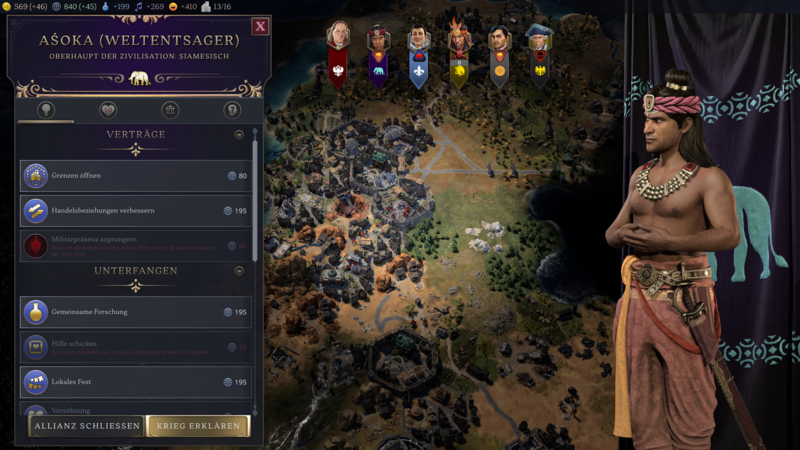Choose the Lokales Fest endeavor
Screen dimensions: 800x450
[136, 382]
